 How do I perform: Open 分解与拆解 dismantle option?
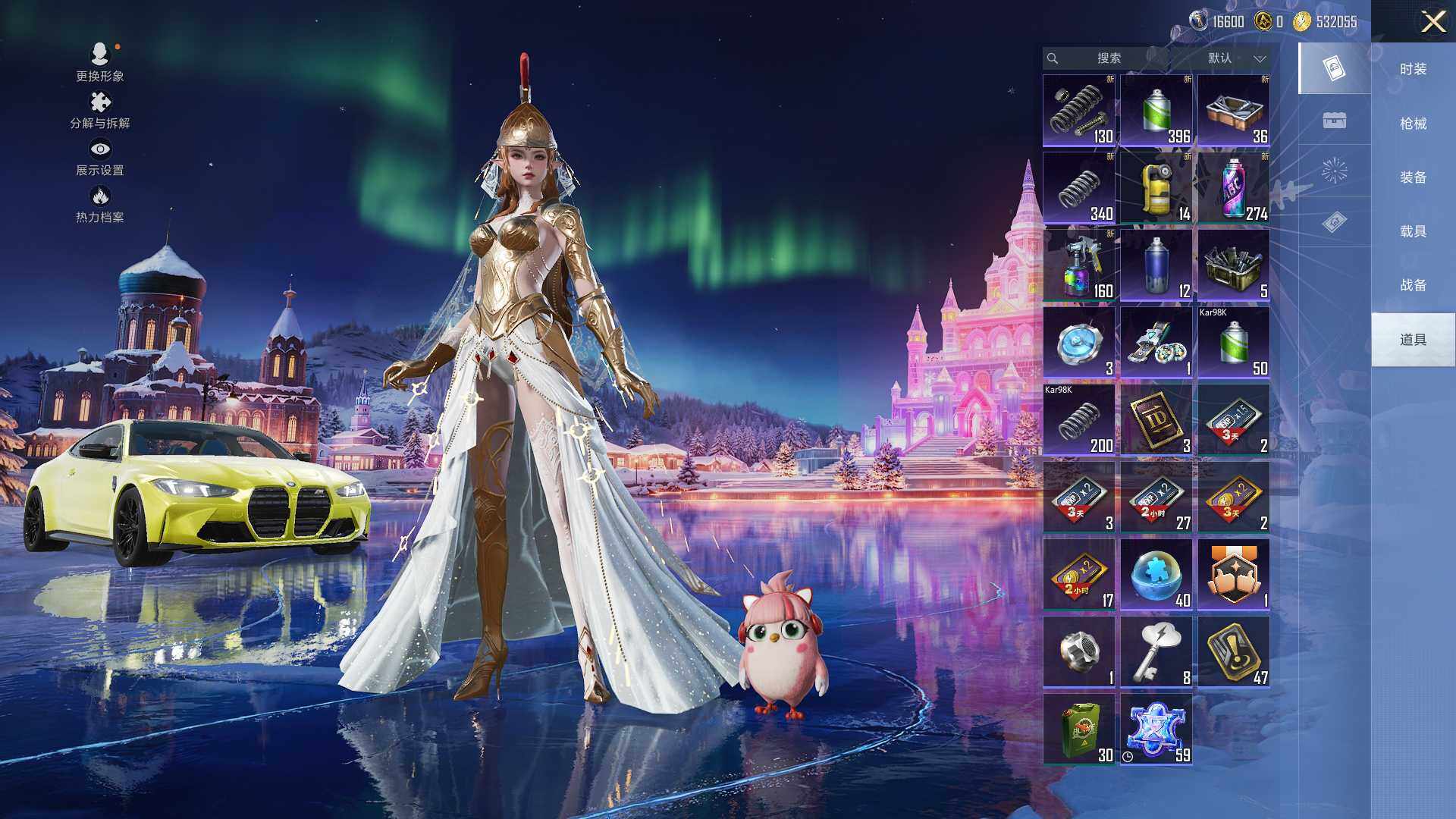100,110
